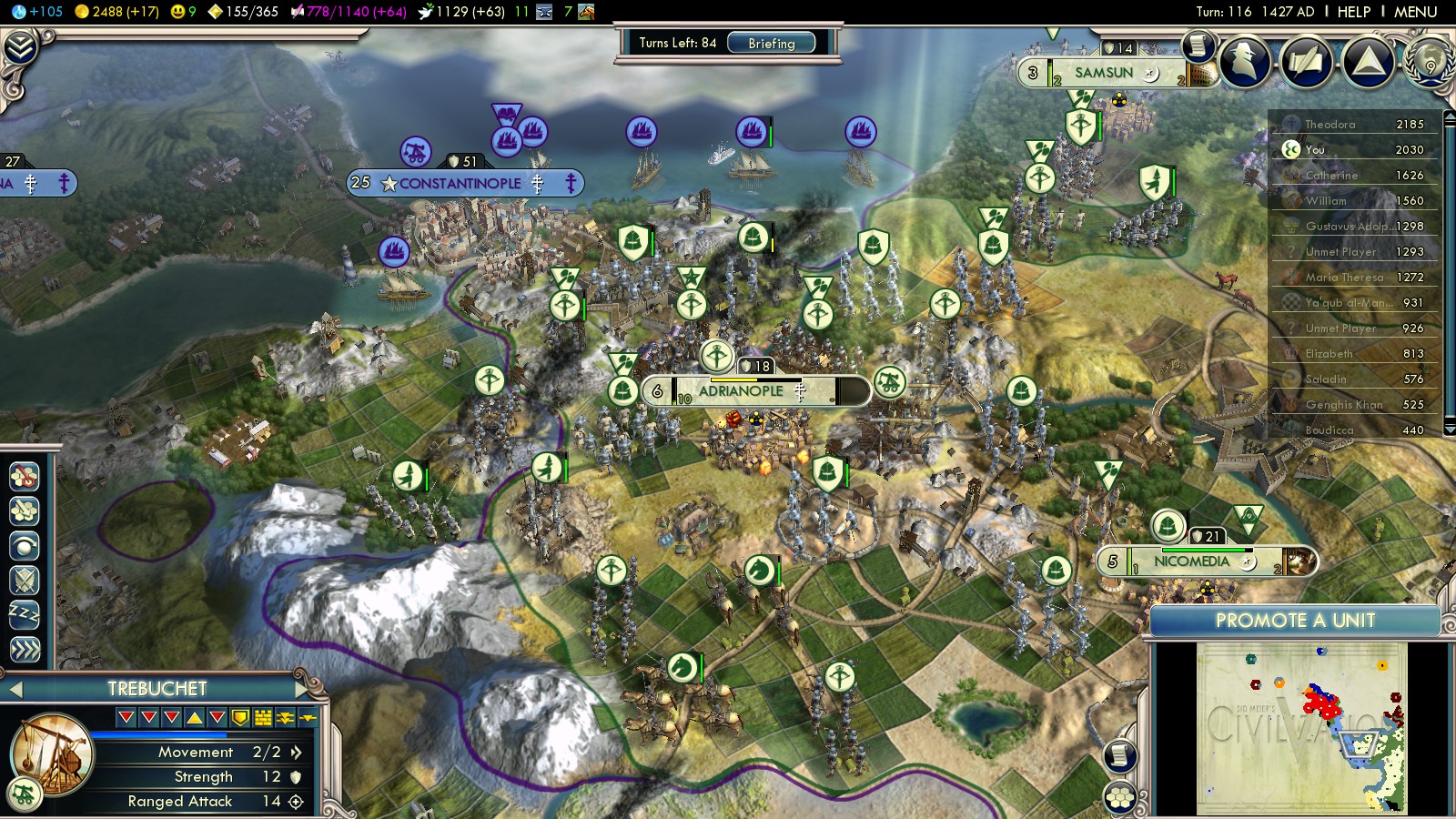This screenshot has height=819, width=1456.
Task: Click on the minimap
Action: 1301,728
